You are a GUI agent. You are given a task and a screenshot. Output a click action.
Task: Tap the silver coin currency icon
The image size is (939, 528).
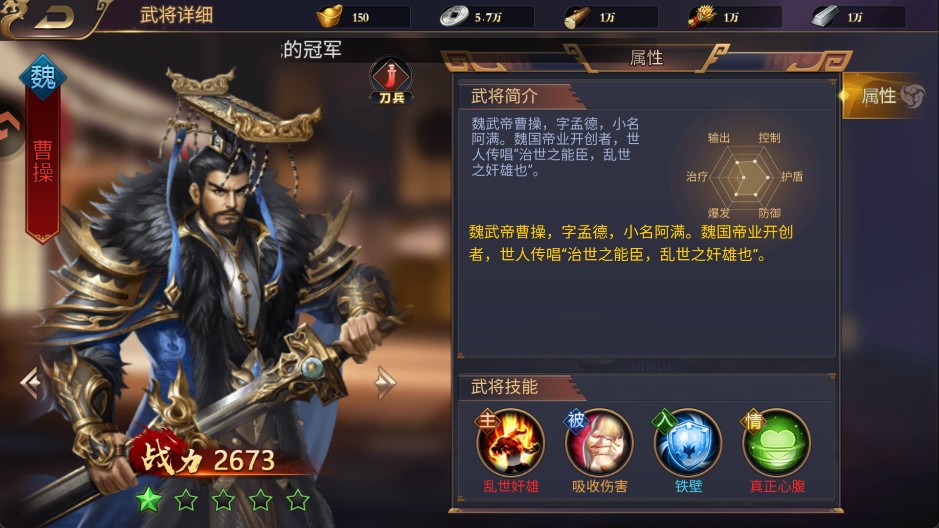tap(451, 17)
